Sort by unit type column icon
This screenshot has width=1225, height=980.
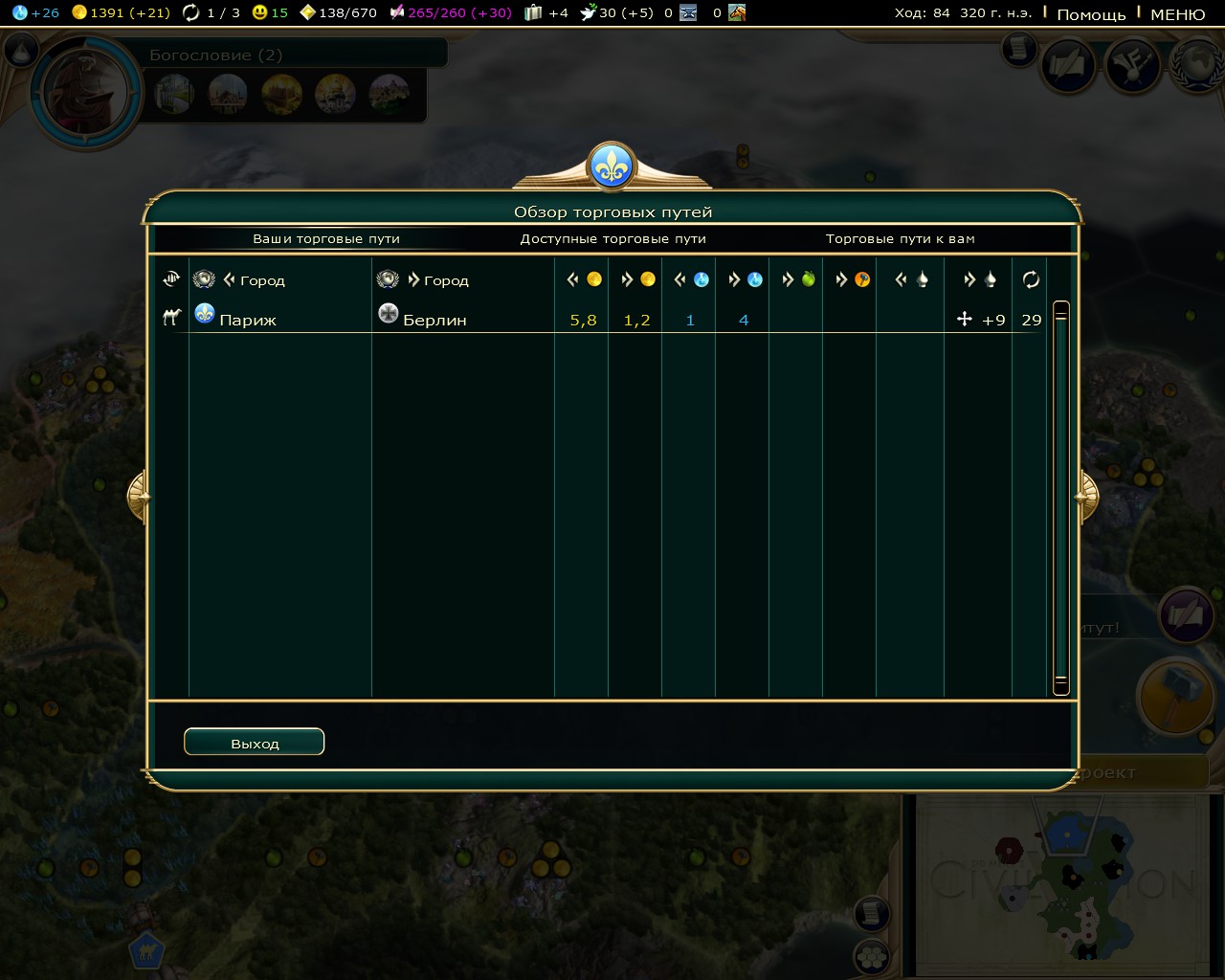pyautogui.click(x=171, y=279)
